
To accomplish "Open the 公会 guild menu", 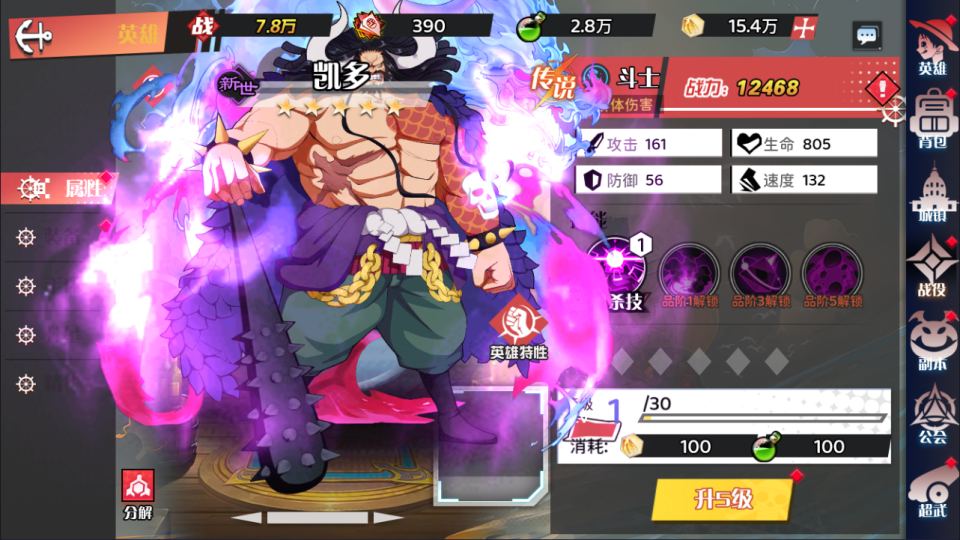I will pos(932,416).
